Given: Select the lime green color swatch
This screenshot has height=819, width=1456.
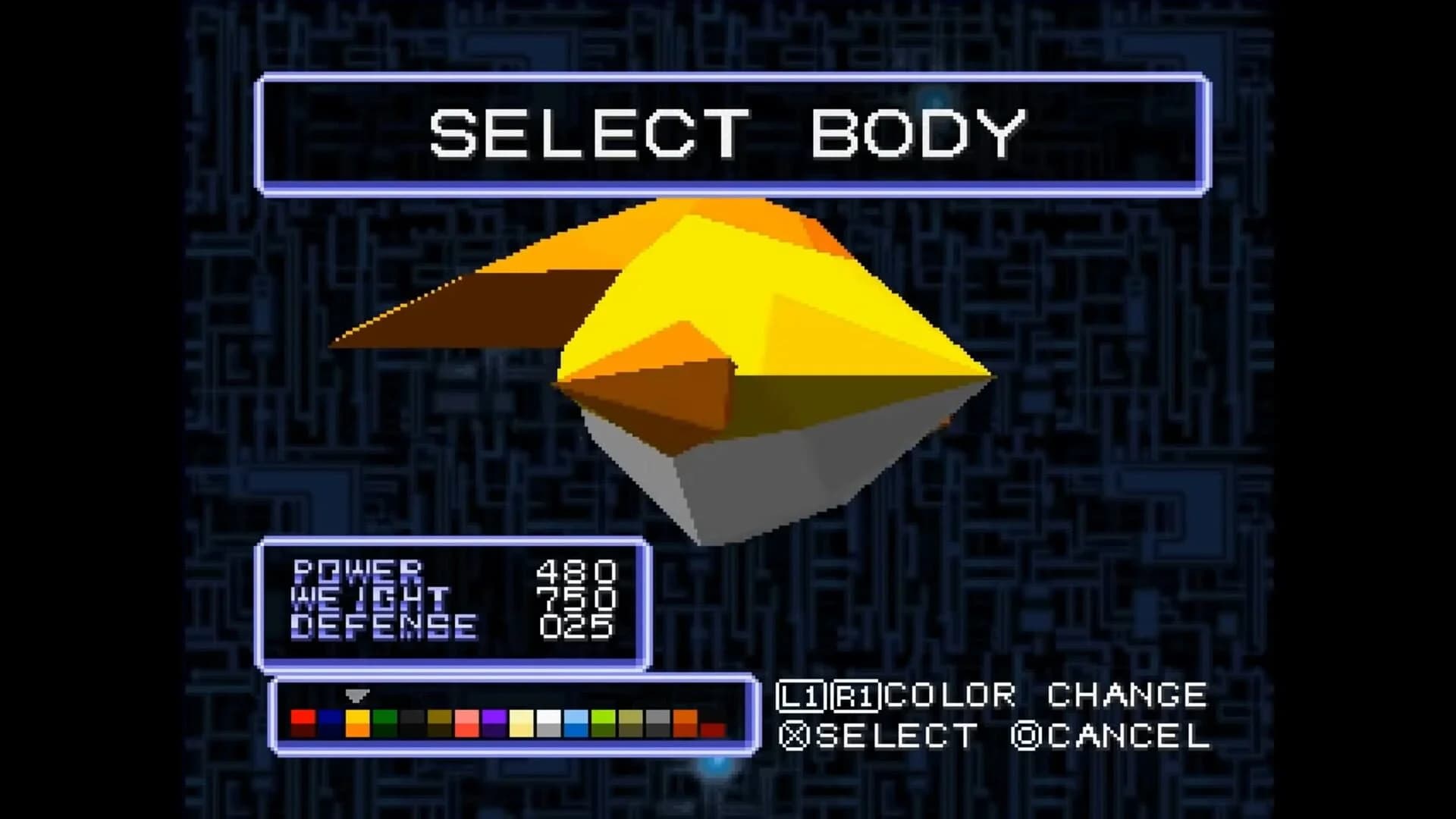Looking at the screenshot, I should click(x=602, y=720).
